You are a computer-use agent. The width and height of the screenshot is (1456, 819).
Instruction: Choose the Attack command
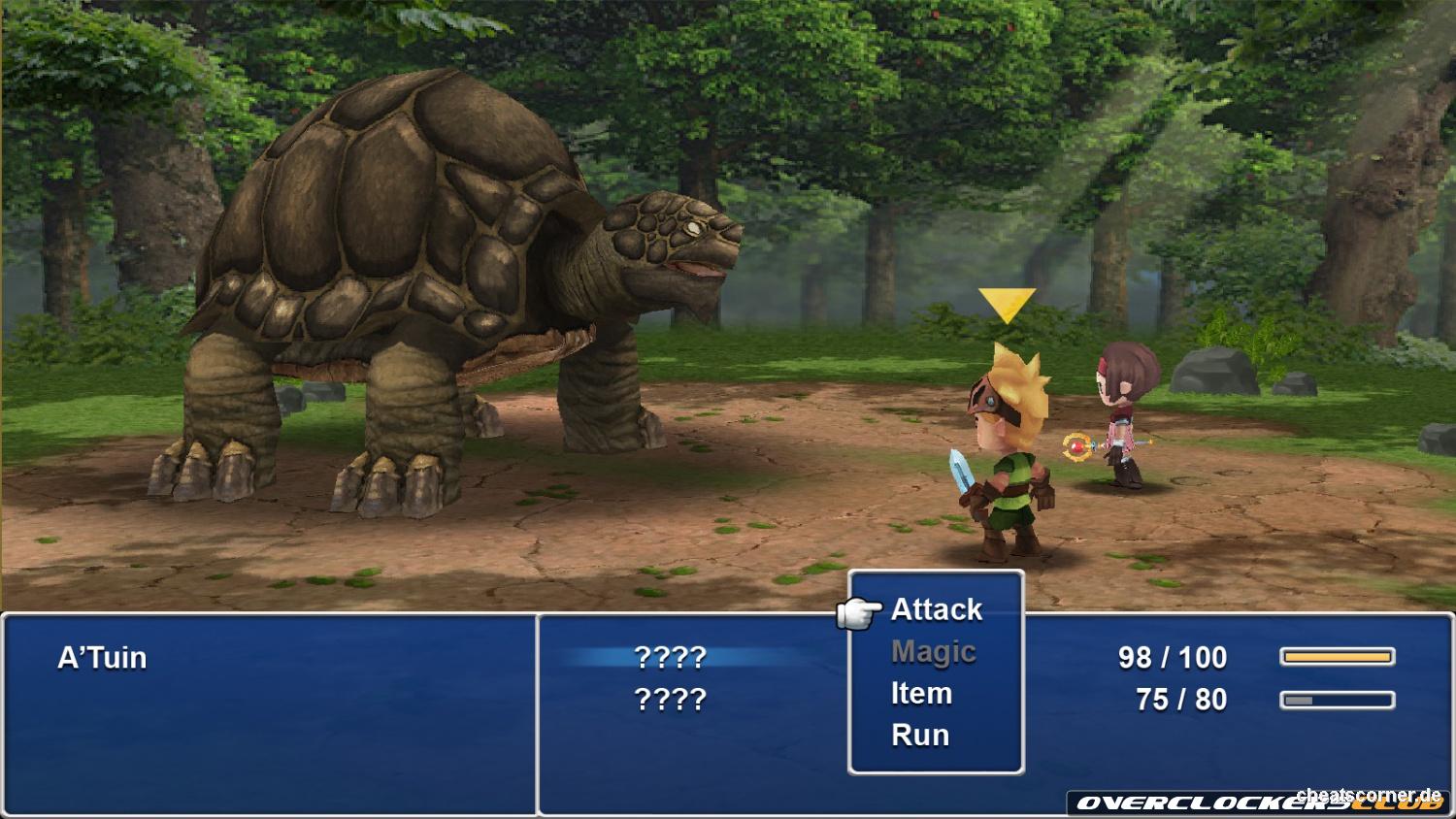(x=936, y=609)
